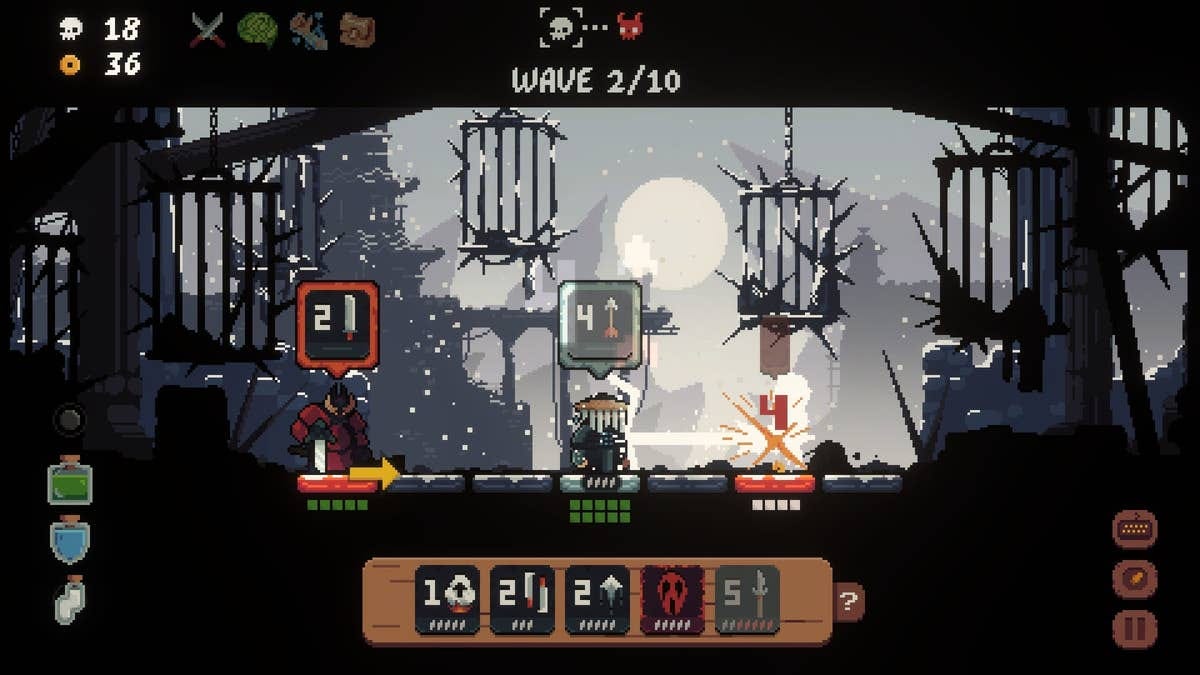Open the question mark help button
Screen dimensions: 1200x675
click(x=849, y=602)
